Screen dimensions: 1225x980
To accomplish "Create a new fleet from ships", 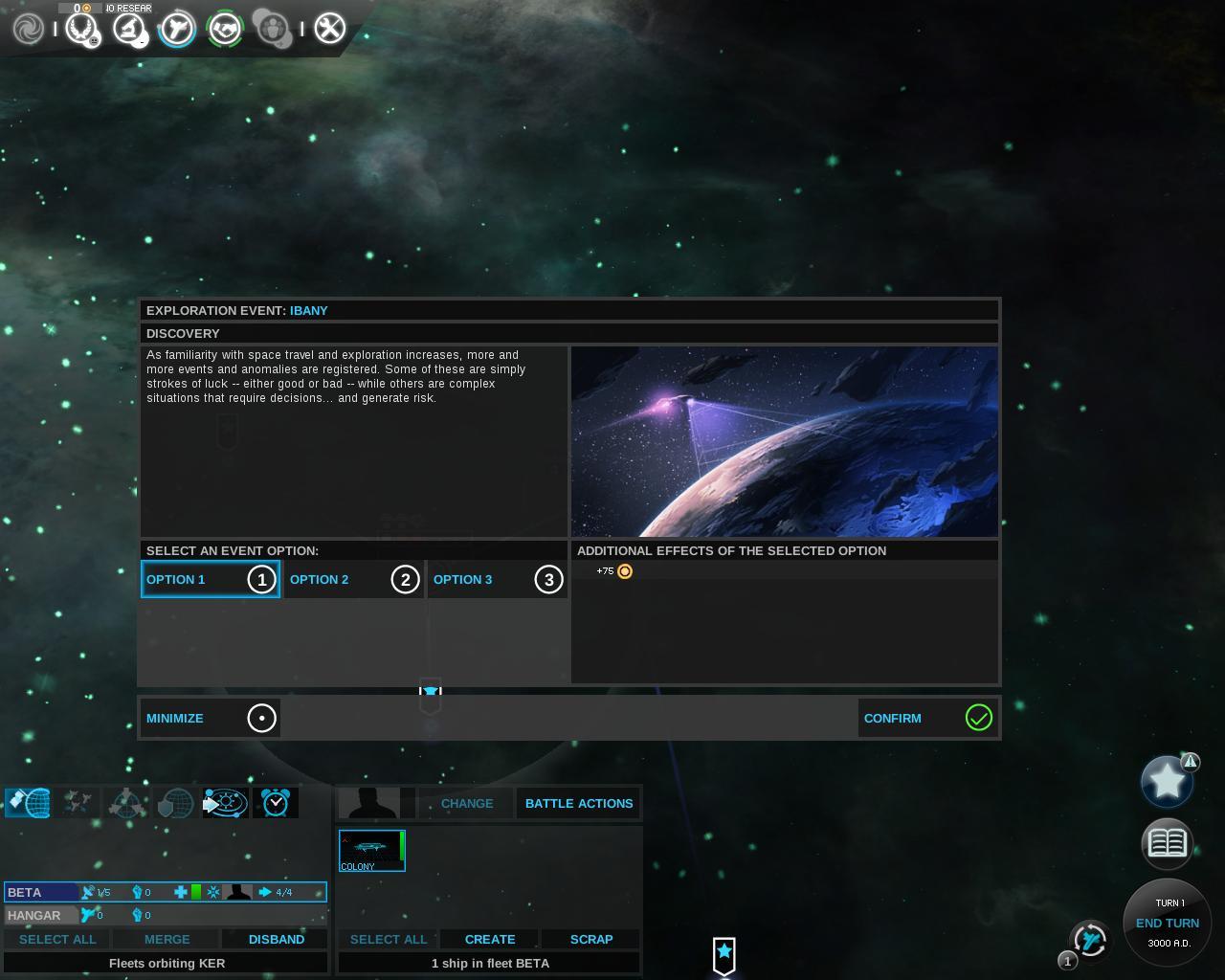I will point(489,939).
